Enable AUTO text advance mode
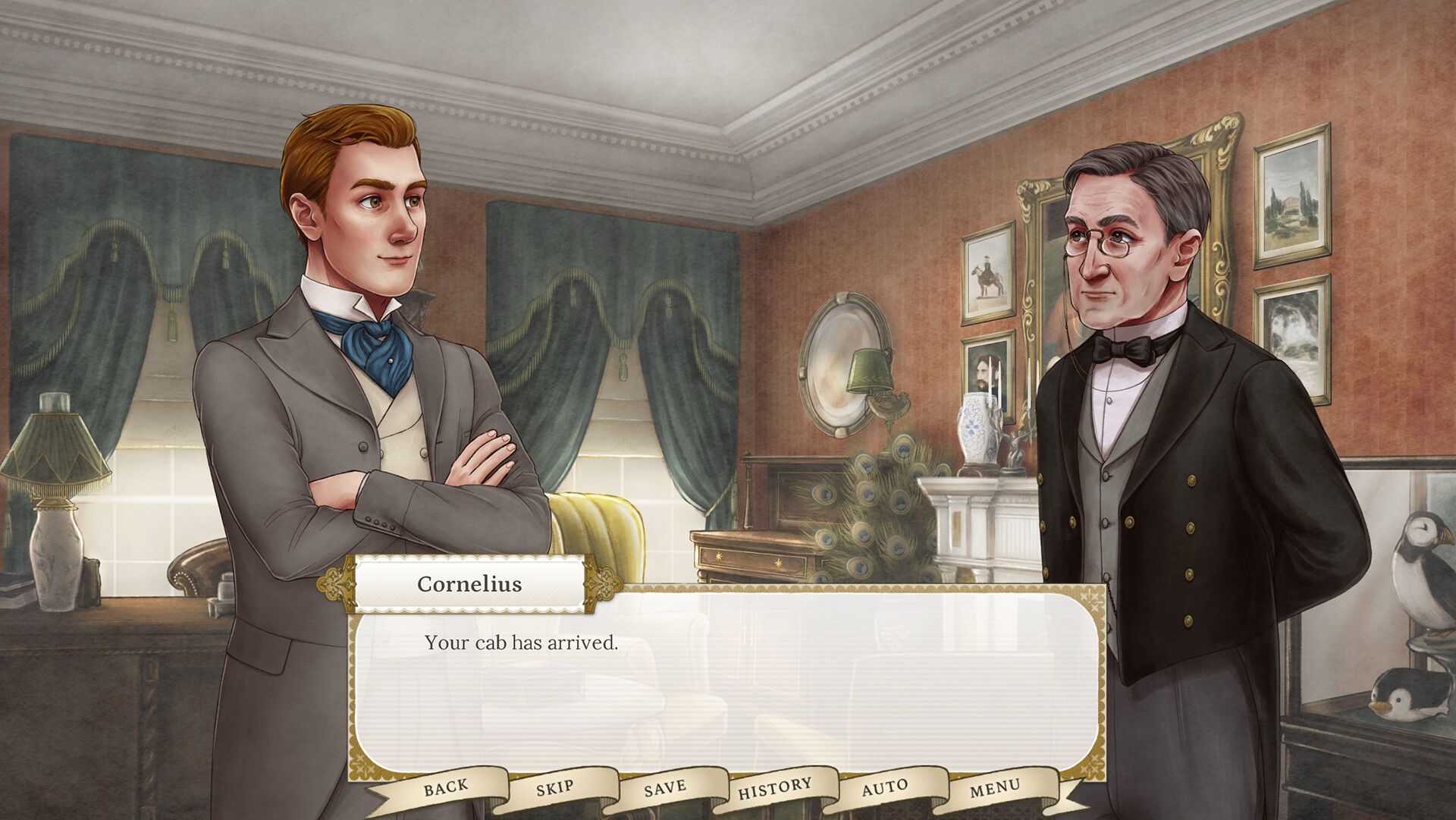Screen dimensions: 1456x820 886,787
